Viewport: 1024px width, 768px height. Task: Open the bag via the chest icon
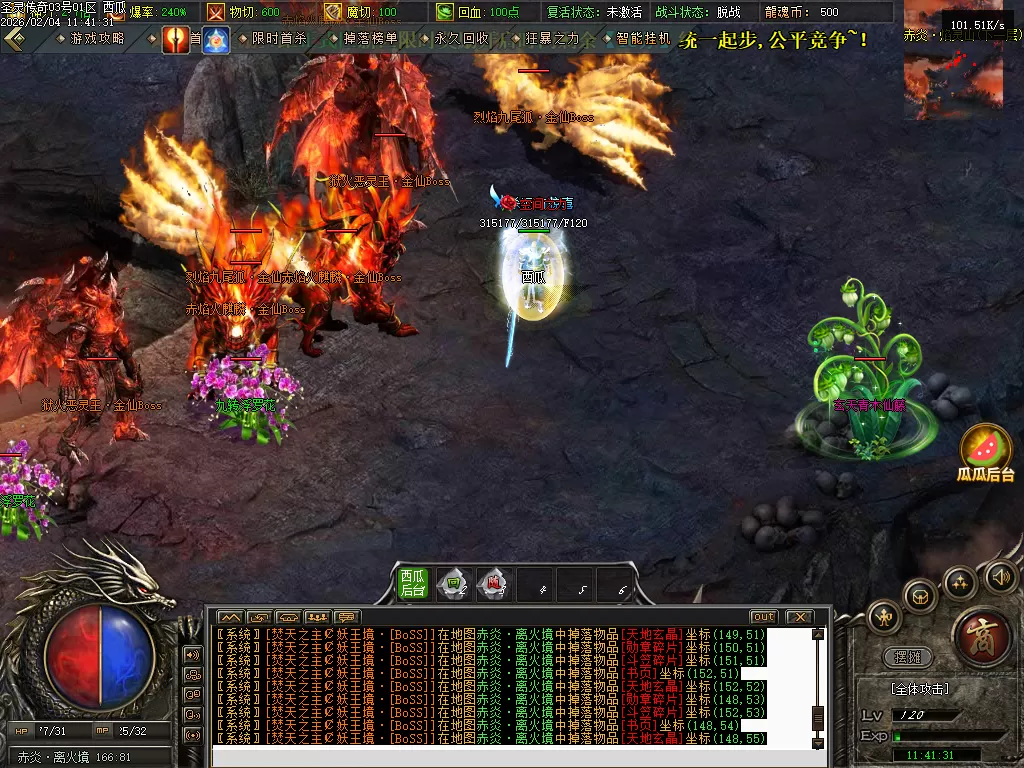tap(920, 596)
